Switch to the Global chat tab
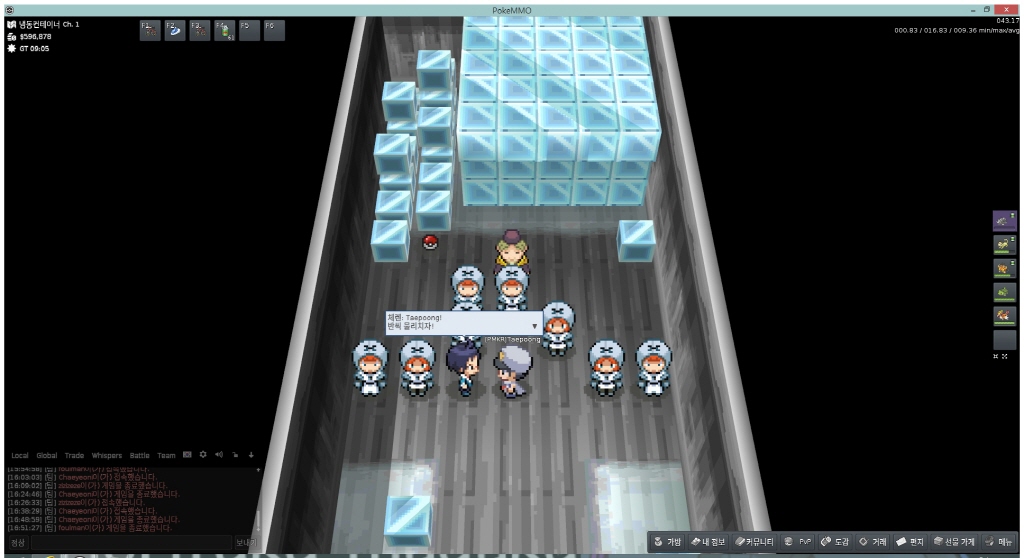The height and width of the screenshot is (558, 1024). pyautogui.click(x=47, y=455)
